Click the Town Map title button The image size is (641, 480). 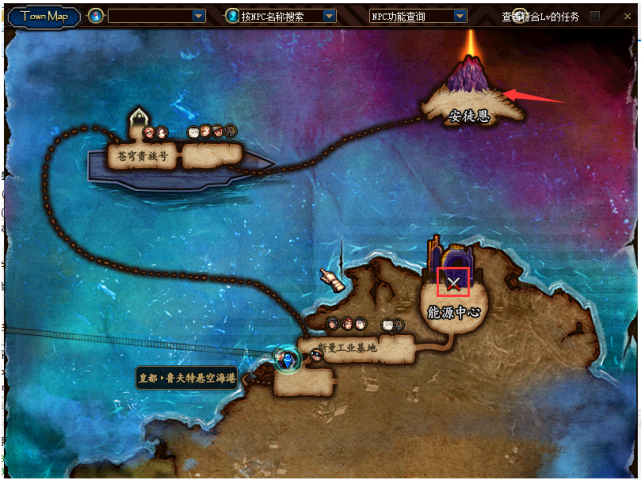click(44, 16)
